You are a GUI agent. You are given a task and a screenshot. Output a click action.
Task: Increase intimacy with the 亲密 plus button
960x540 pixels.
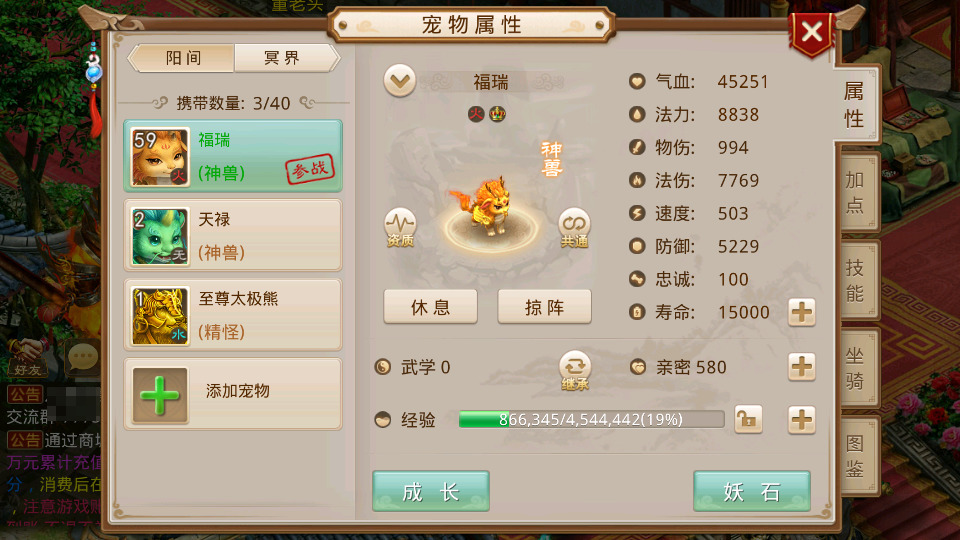click(x=802, y=367)
